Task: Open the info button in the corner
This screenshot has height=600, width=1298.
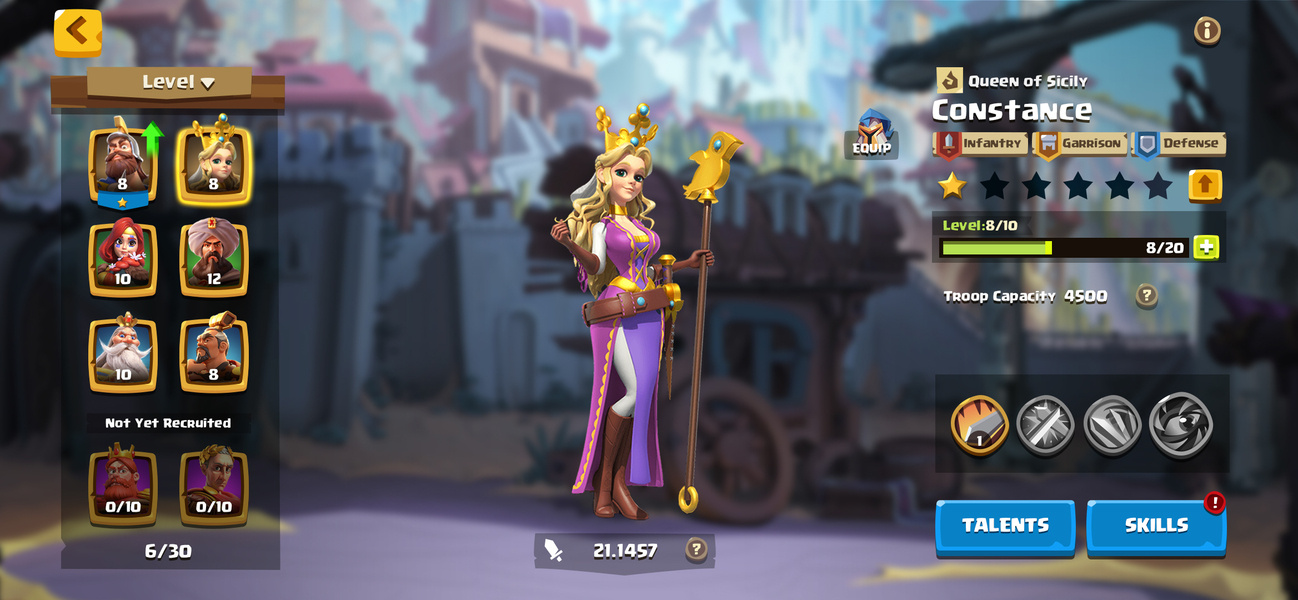Action: tap(1207, 31)
